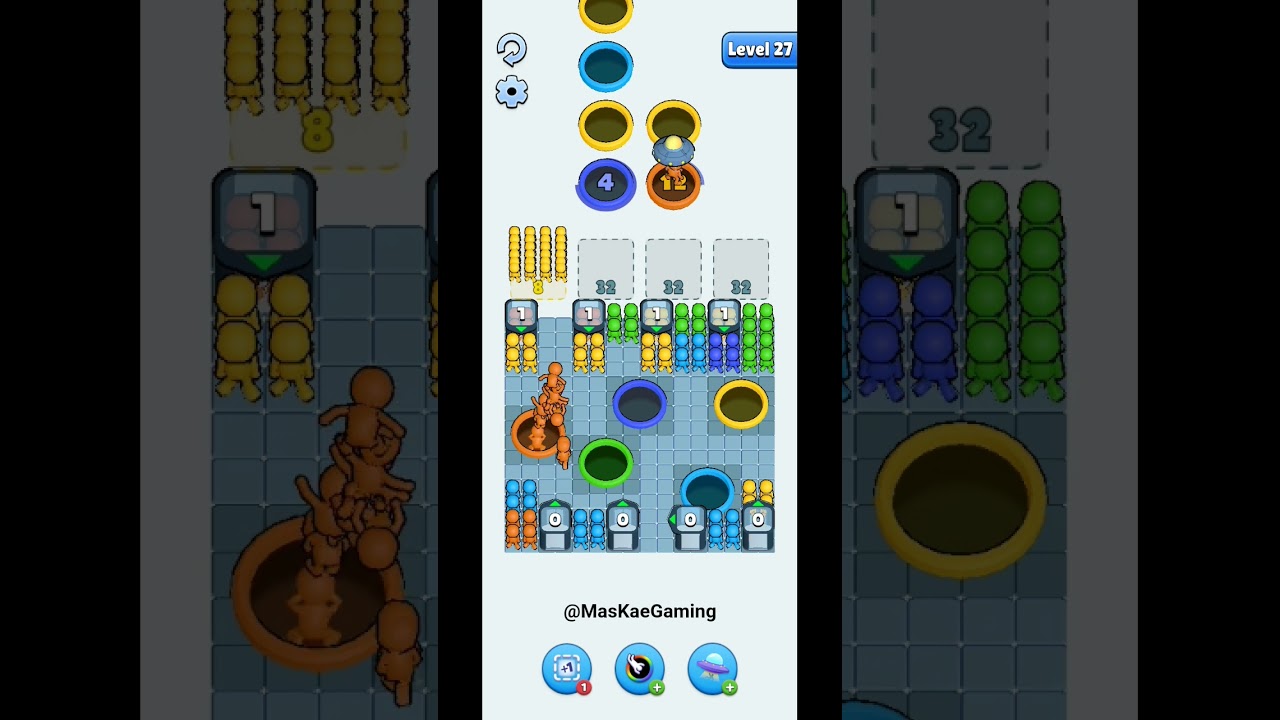Tap the green hole in the middle
Viewport: 1280px width, 720px height.
pos(606,461)
